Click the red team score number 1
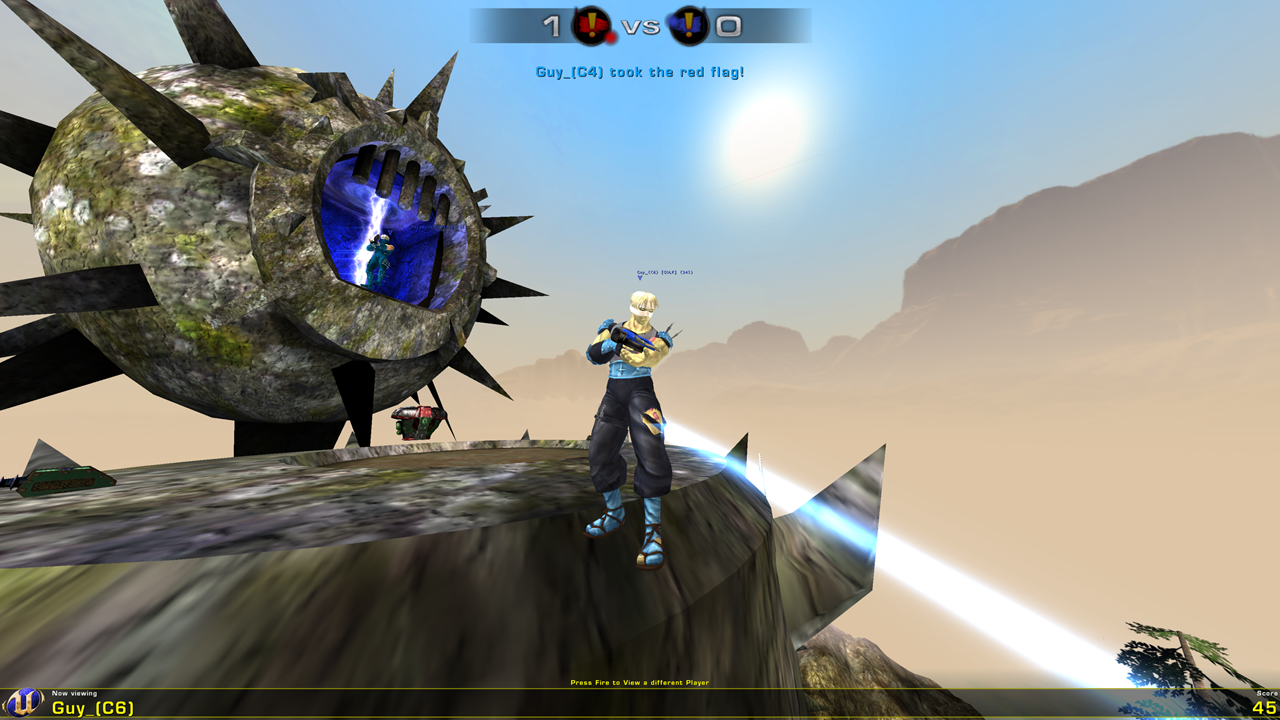This screenshot has width=1280, height=720. (x=551, y=25)
